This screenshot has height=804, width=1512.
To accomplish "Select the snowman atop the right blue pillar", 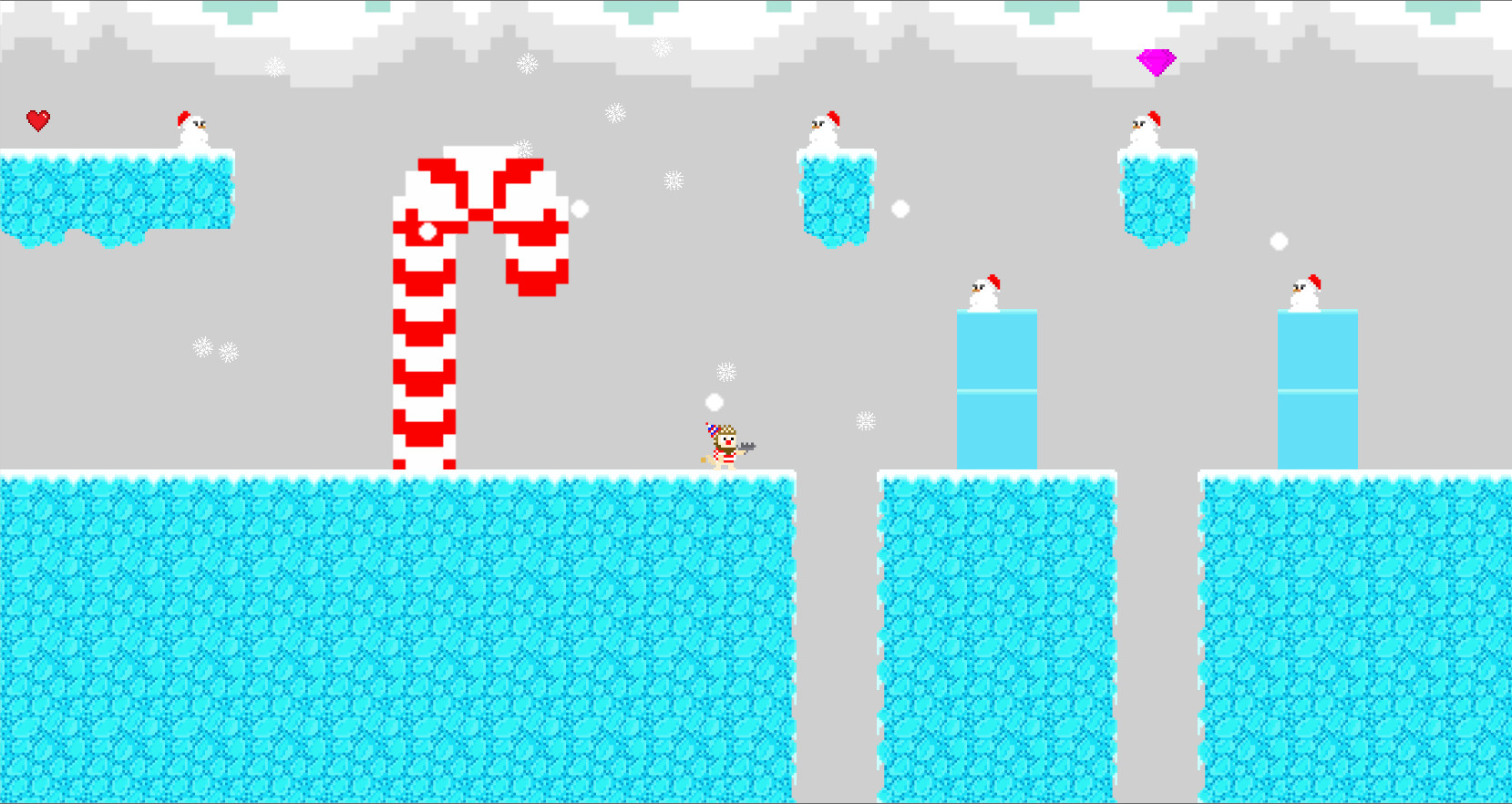I will (x=1307, y=290).
